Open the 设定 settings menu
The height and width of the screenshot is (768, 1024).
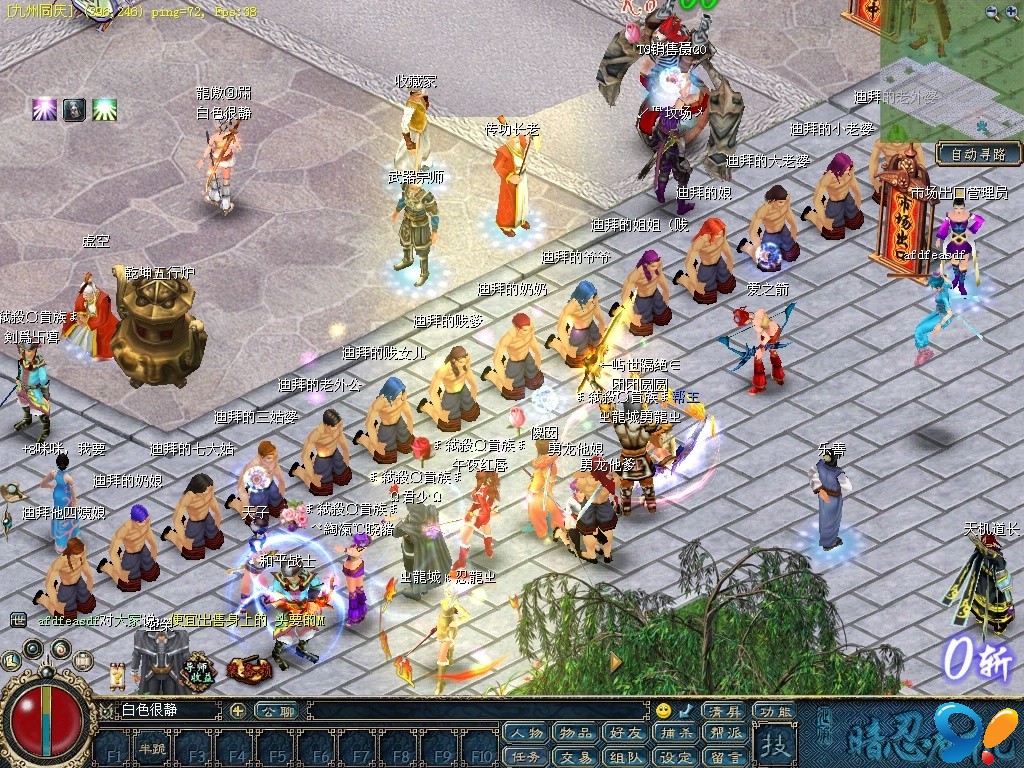click(x=676, y=757)
